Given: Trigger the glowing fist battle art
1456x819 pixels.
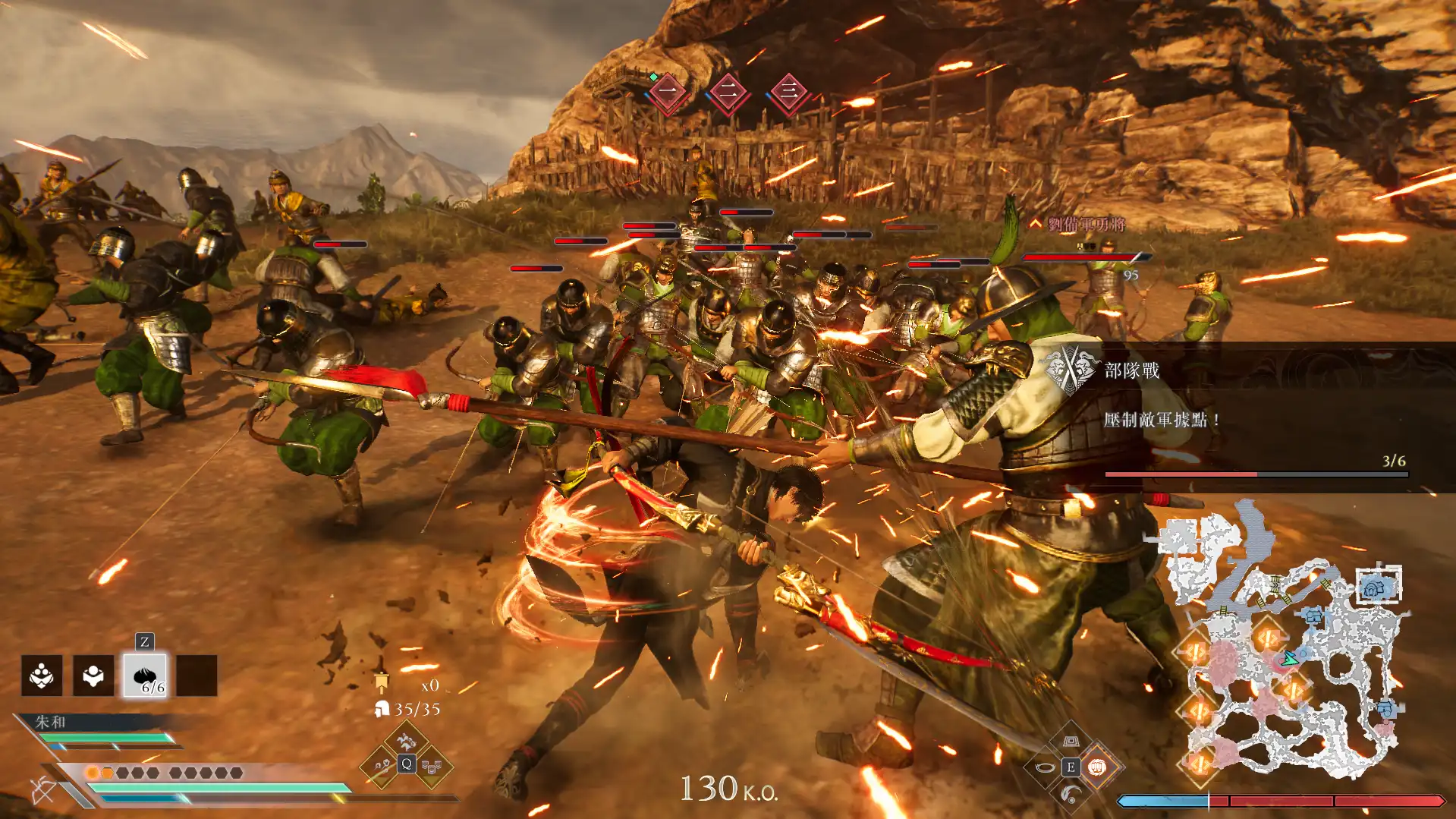Looking at the screenshot, I should coord(1096,767).
